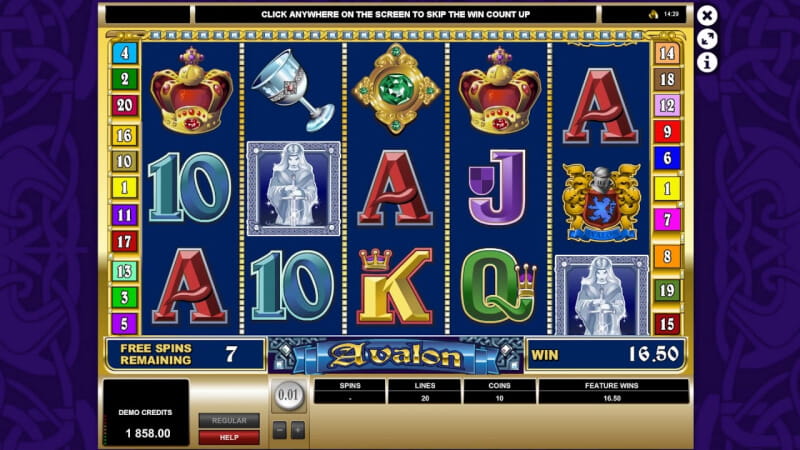The width and height of the screenshot is (800, 450).
Task: Open the red Help button
Action: coord(228,437)
